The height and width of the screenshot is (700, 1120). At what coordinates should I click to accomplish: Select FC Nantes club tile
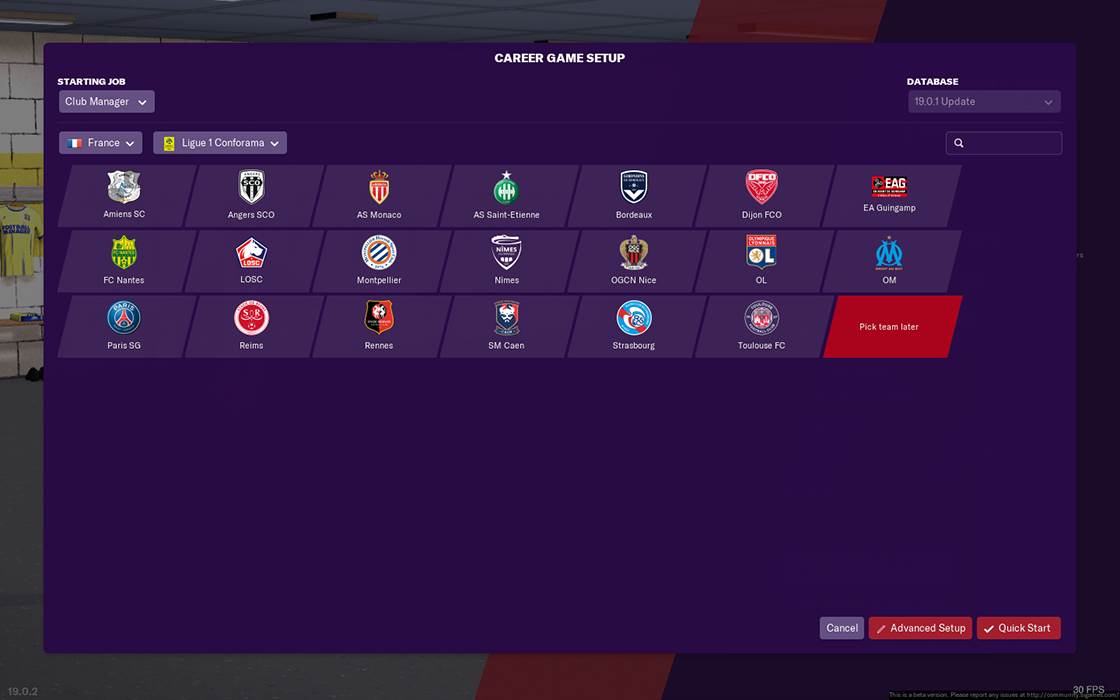[x=124, y=261]
